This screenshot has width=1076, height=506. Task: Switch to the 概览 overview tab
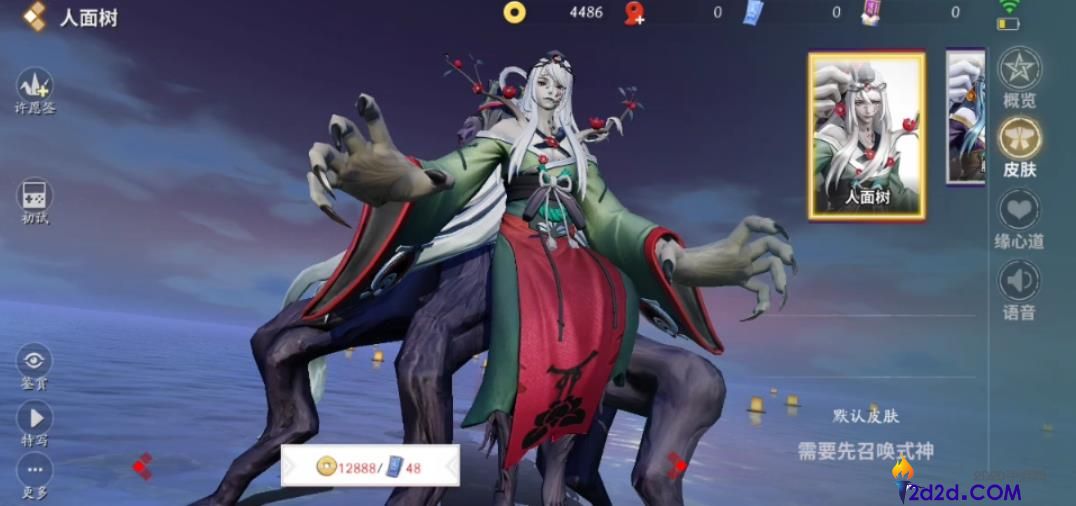pos(1019,70)
